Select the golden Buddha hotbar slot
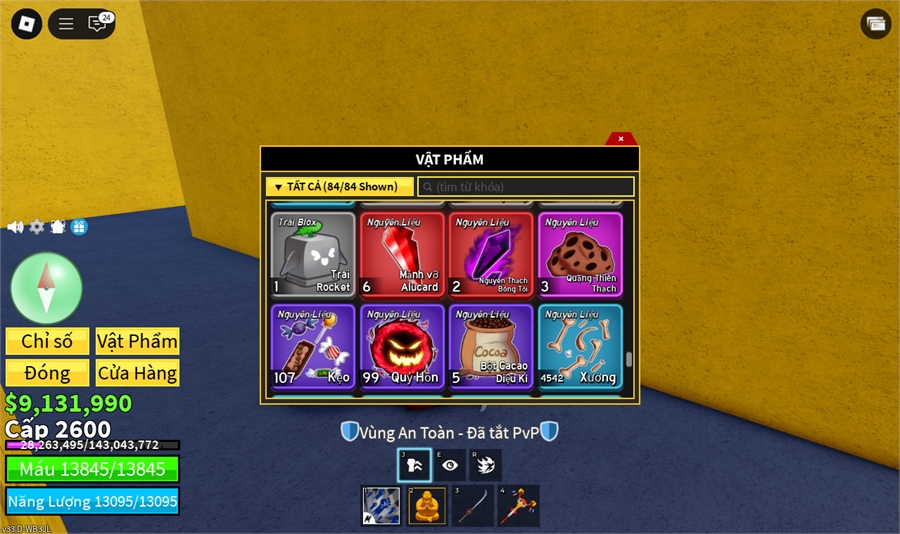 tap(427, 506)
